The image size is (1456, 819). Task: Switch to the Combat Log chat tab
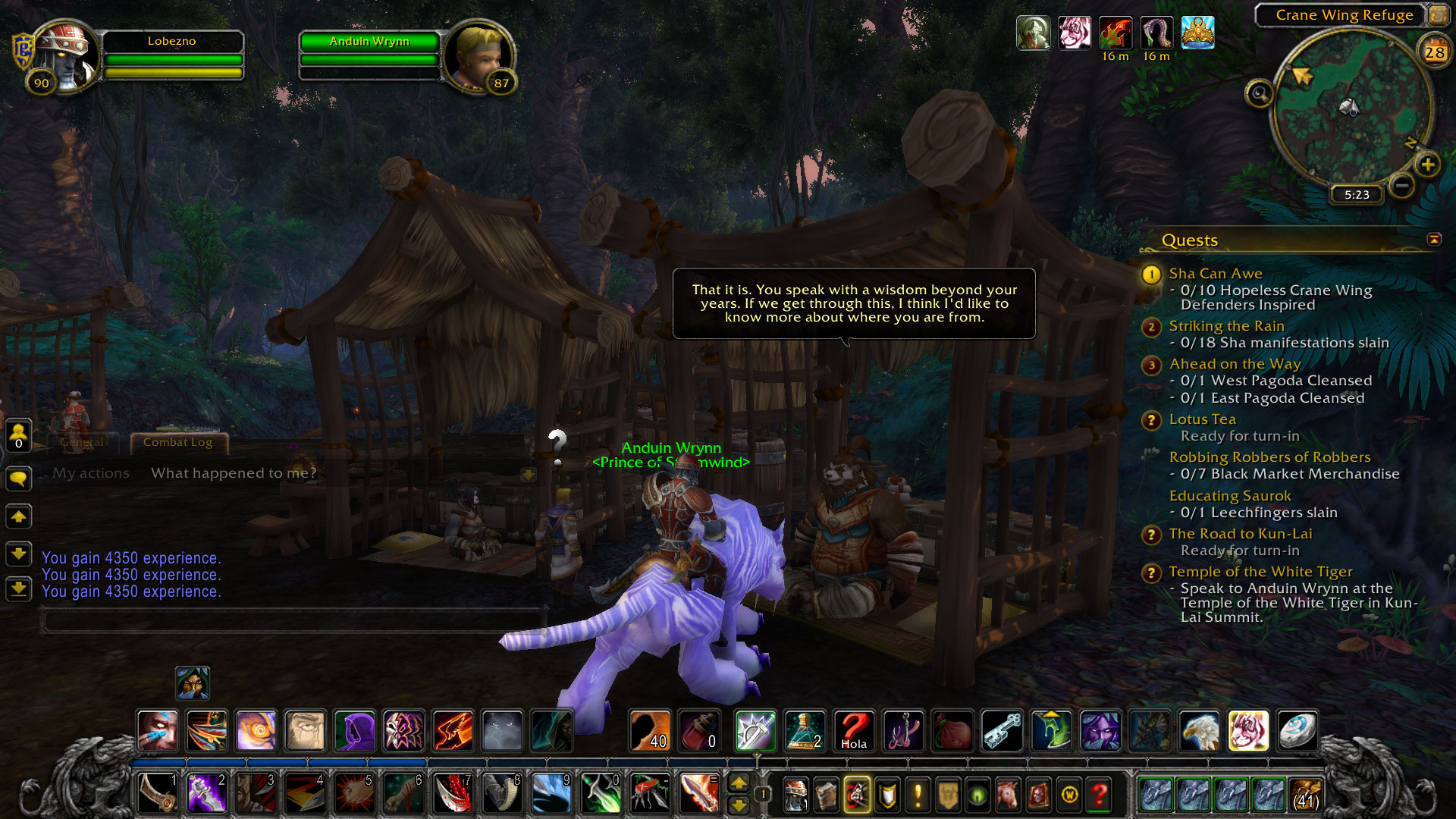coord(177,442)
